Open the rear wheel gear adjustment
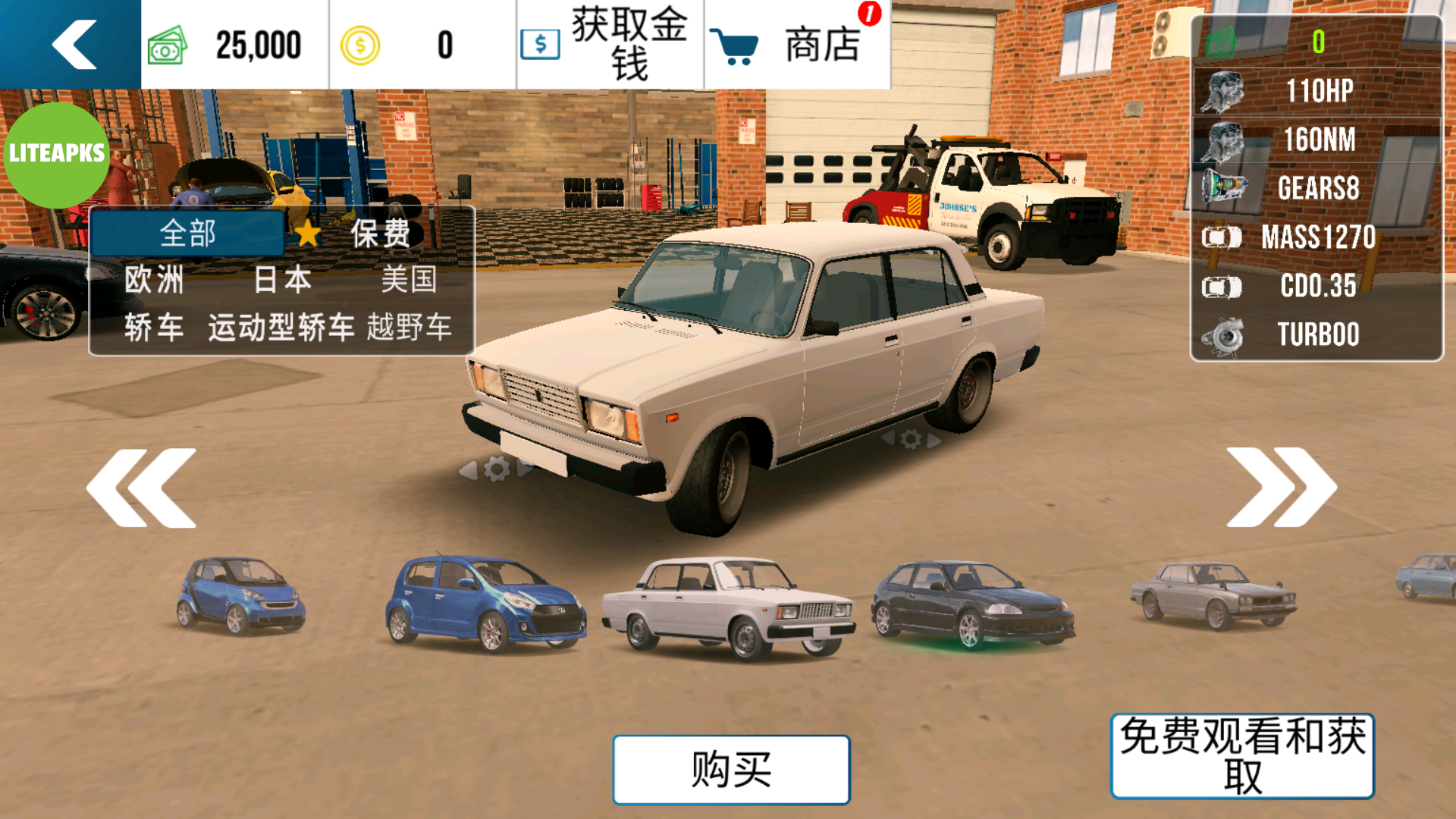This screenshot has width=1456, height=819. coord(910,438)
